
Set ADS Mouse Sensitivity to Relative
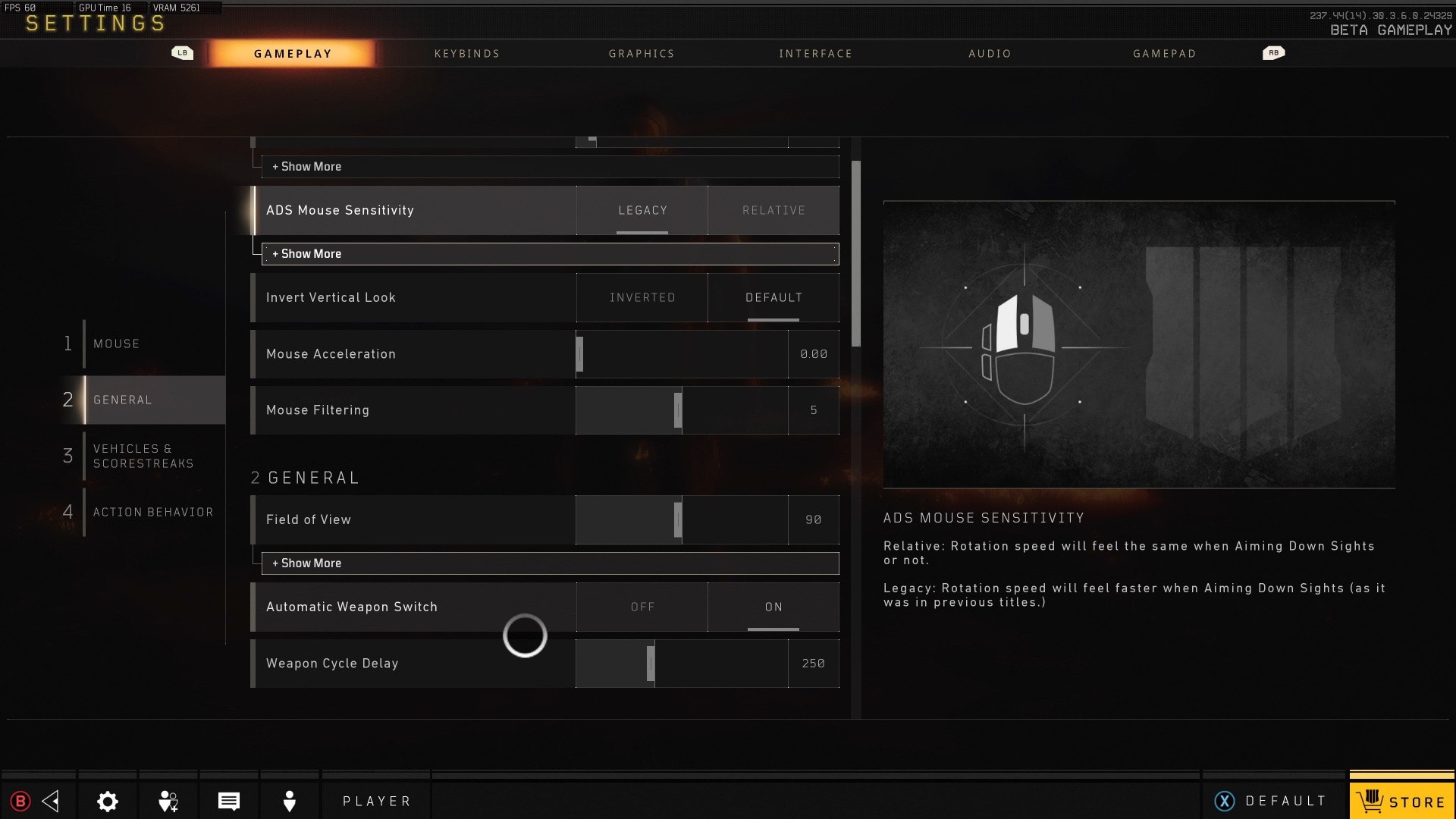point(773,210)
